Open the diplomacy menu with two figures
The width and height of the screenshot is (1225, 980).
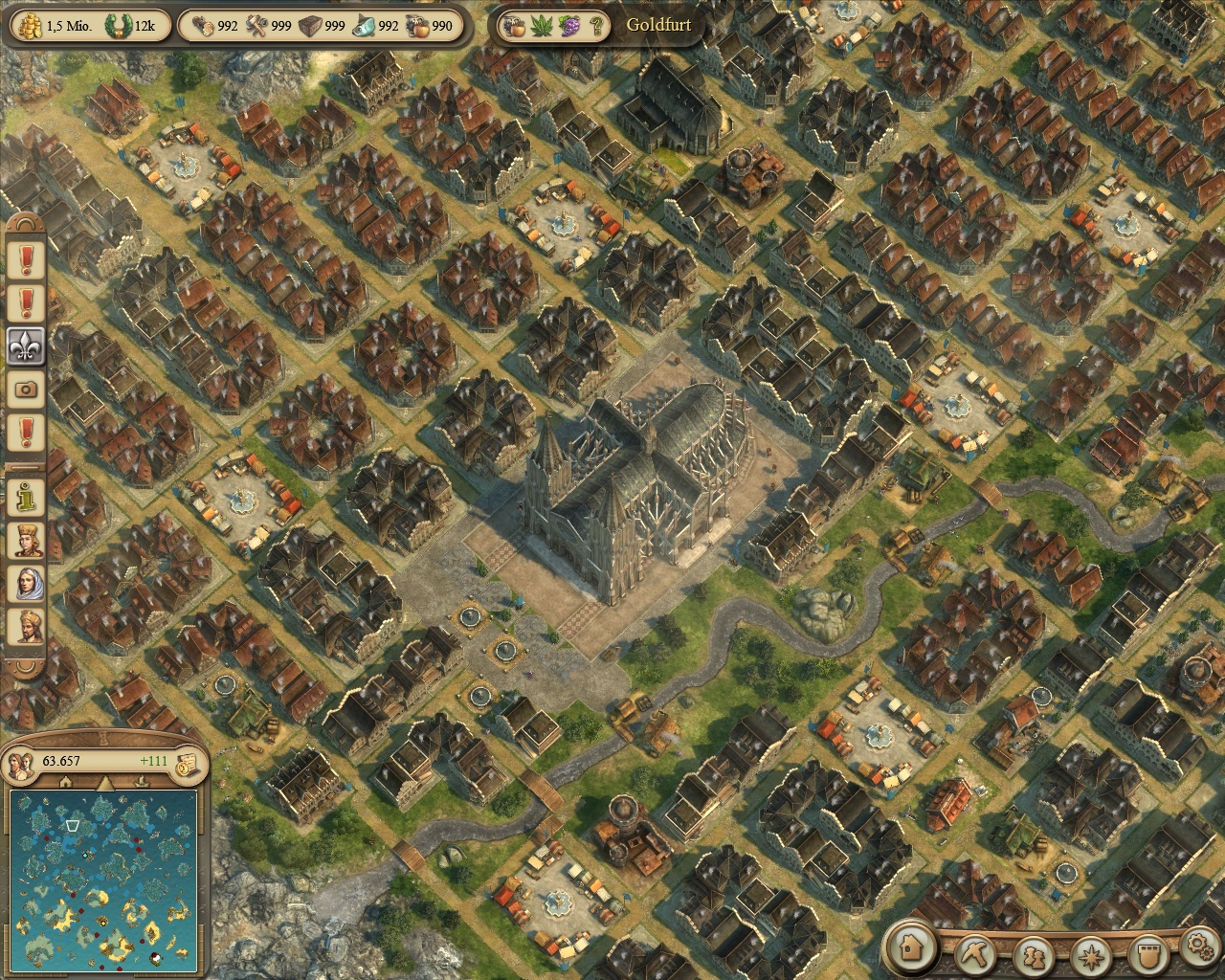pyautogui.click(x=1033, y=954)
